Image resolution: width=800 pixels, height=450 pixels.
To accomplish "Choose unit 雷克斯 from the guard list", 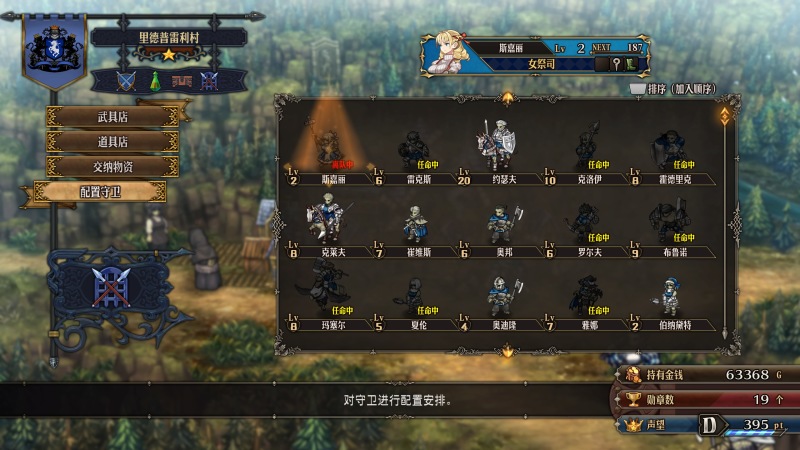I will (413, 152).
